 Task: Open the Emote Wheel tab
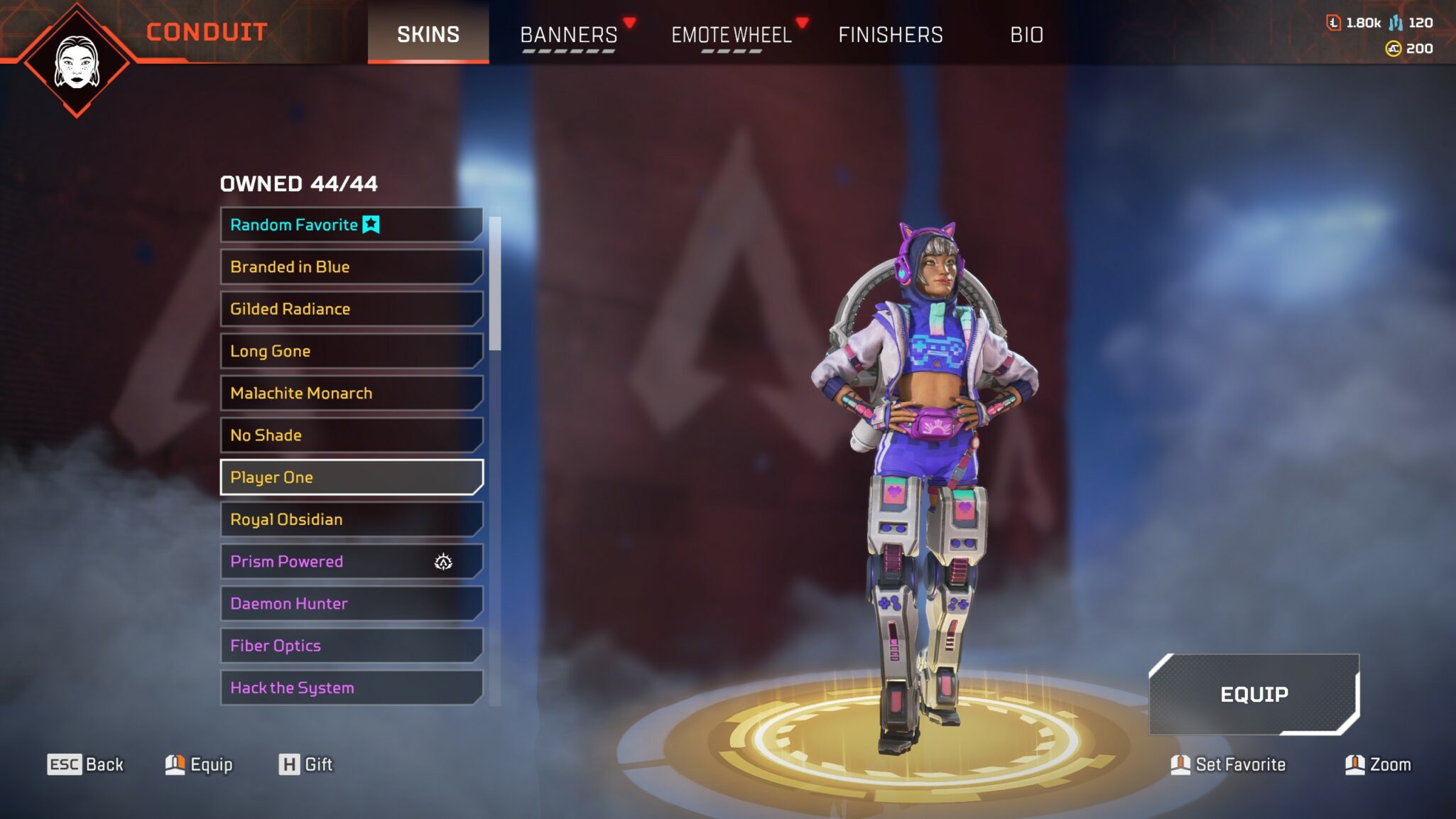(731, 34)
